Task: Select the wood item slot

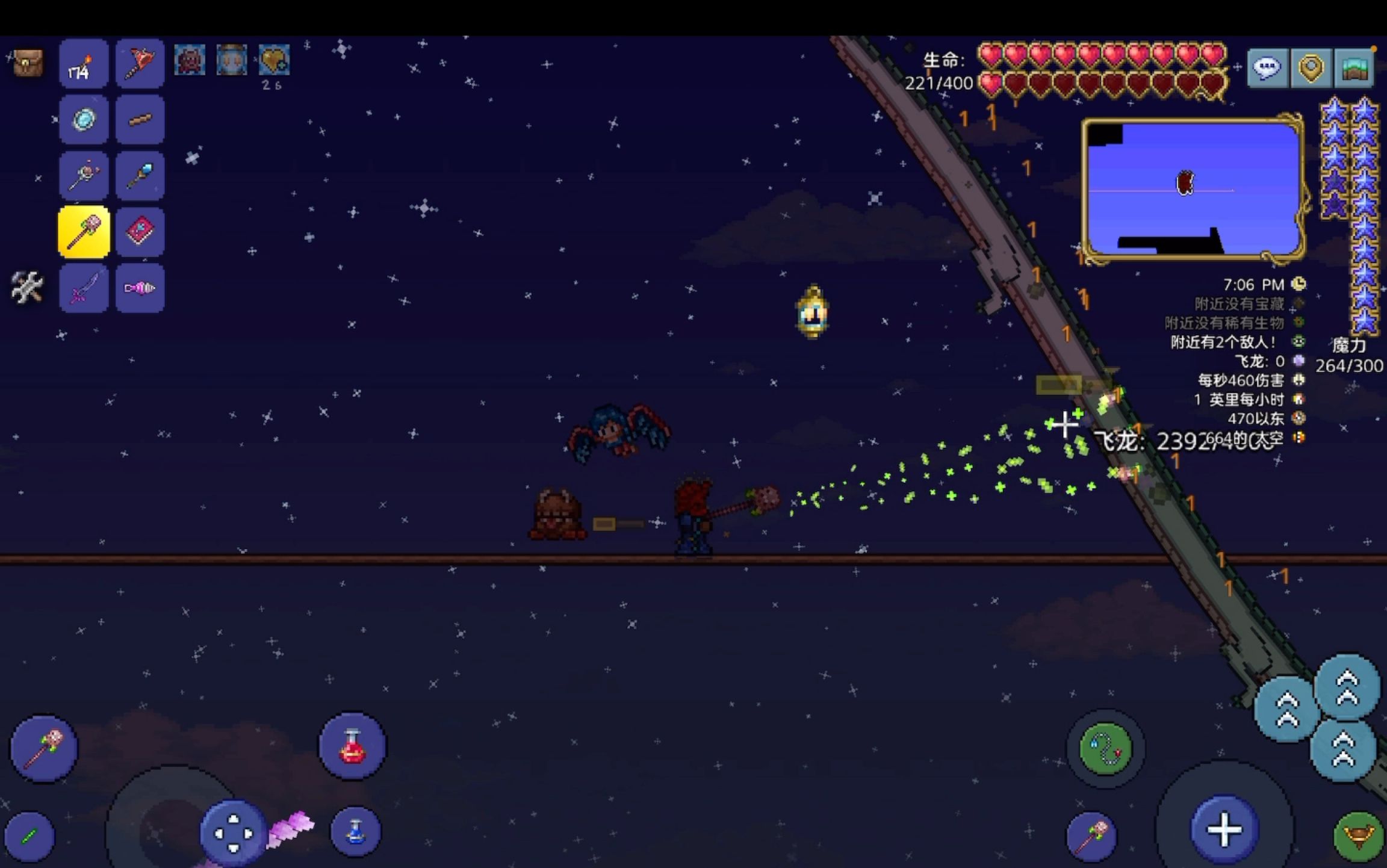Action: [139, 119]
